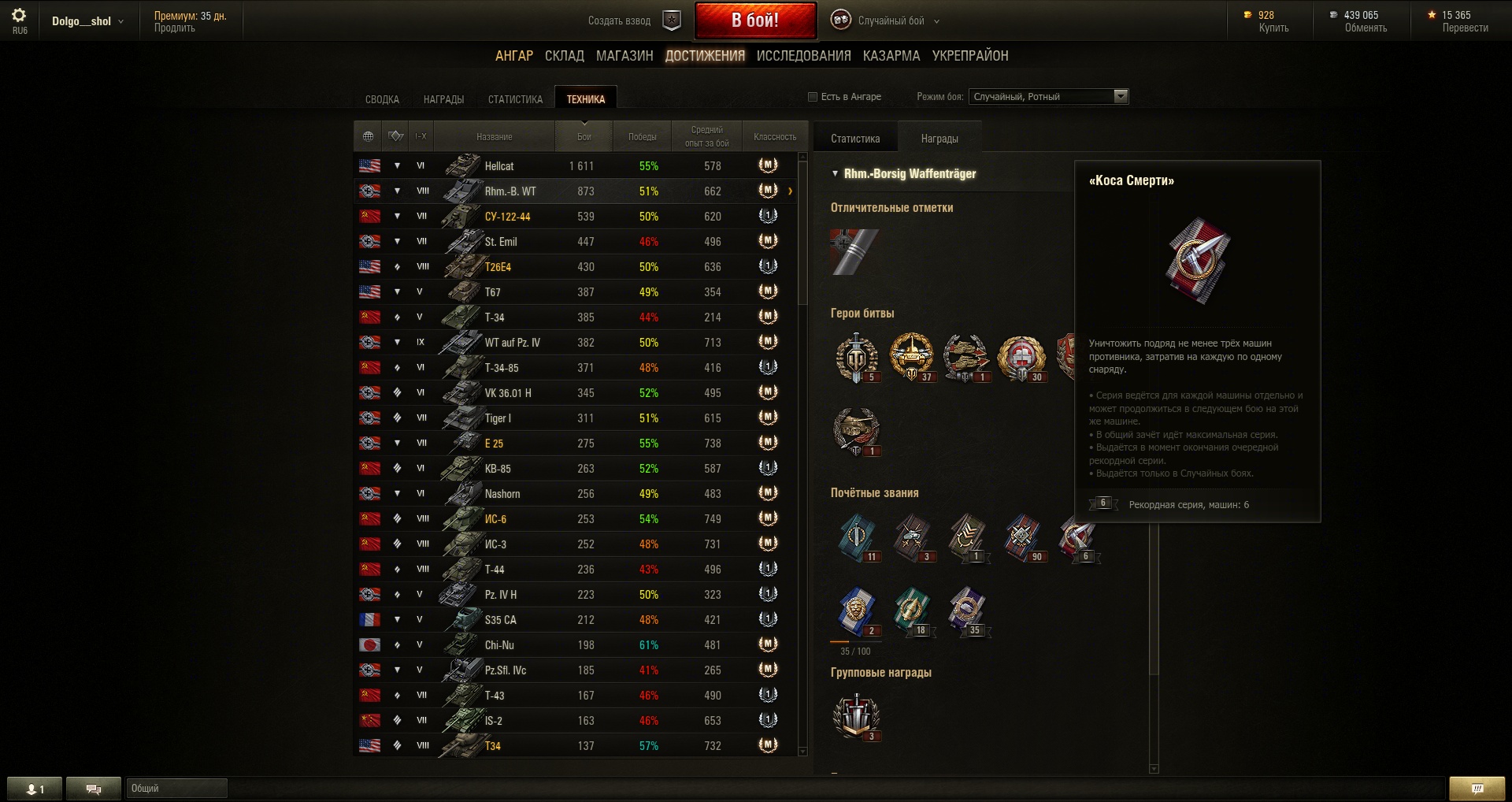Click the Общий chat channel box
Viewport: 1512px width, 802px height.
pos(176,788)
